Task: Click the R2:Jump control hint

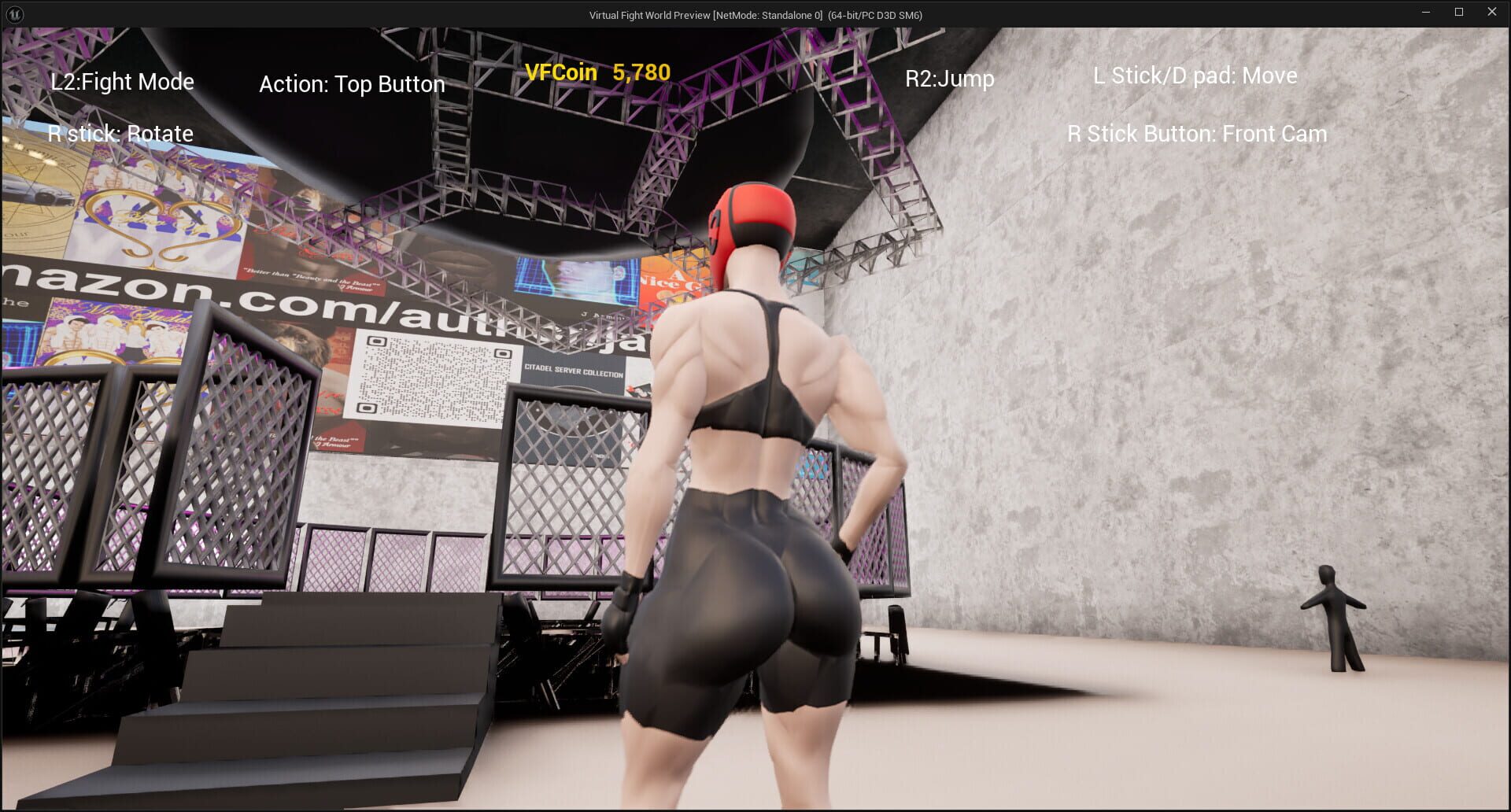Action: point(950,78)
